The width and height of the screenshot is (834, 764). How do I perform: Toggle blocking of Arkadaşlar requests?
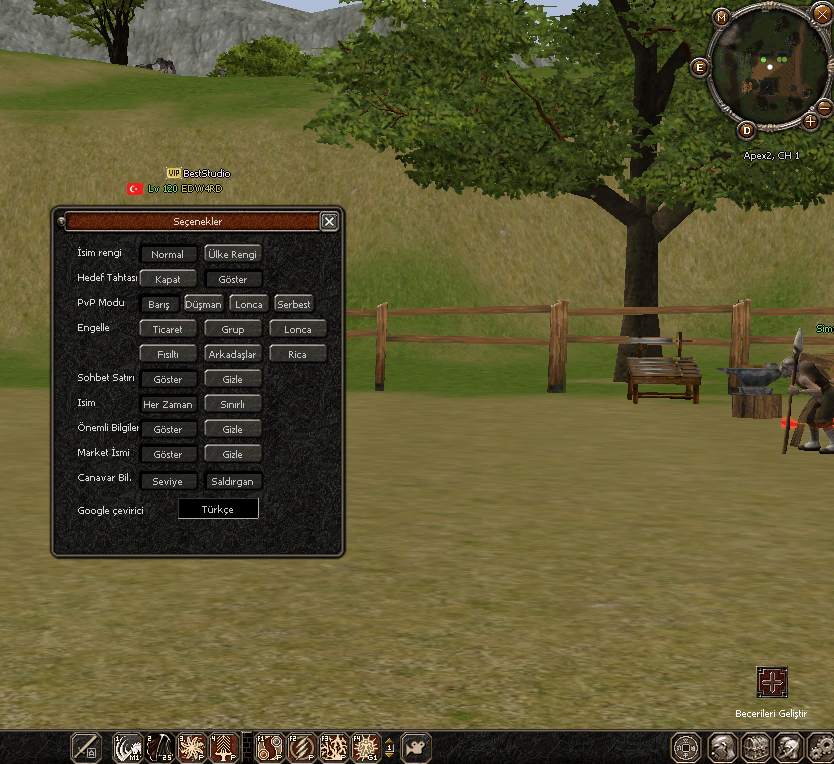[x=233, y=354]
